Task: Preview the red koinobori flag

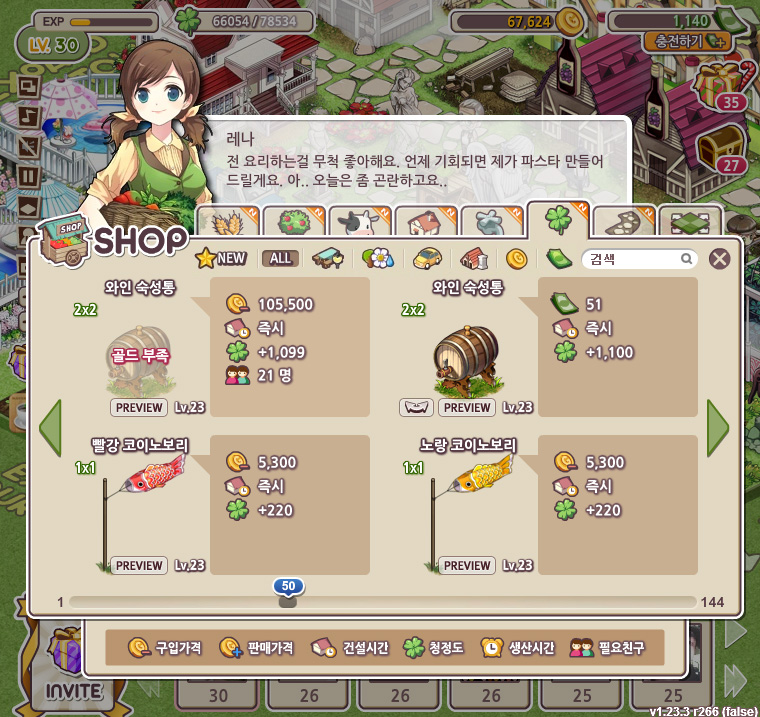Action: 139,566
